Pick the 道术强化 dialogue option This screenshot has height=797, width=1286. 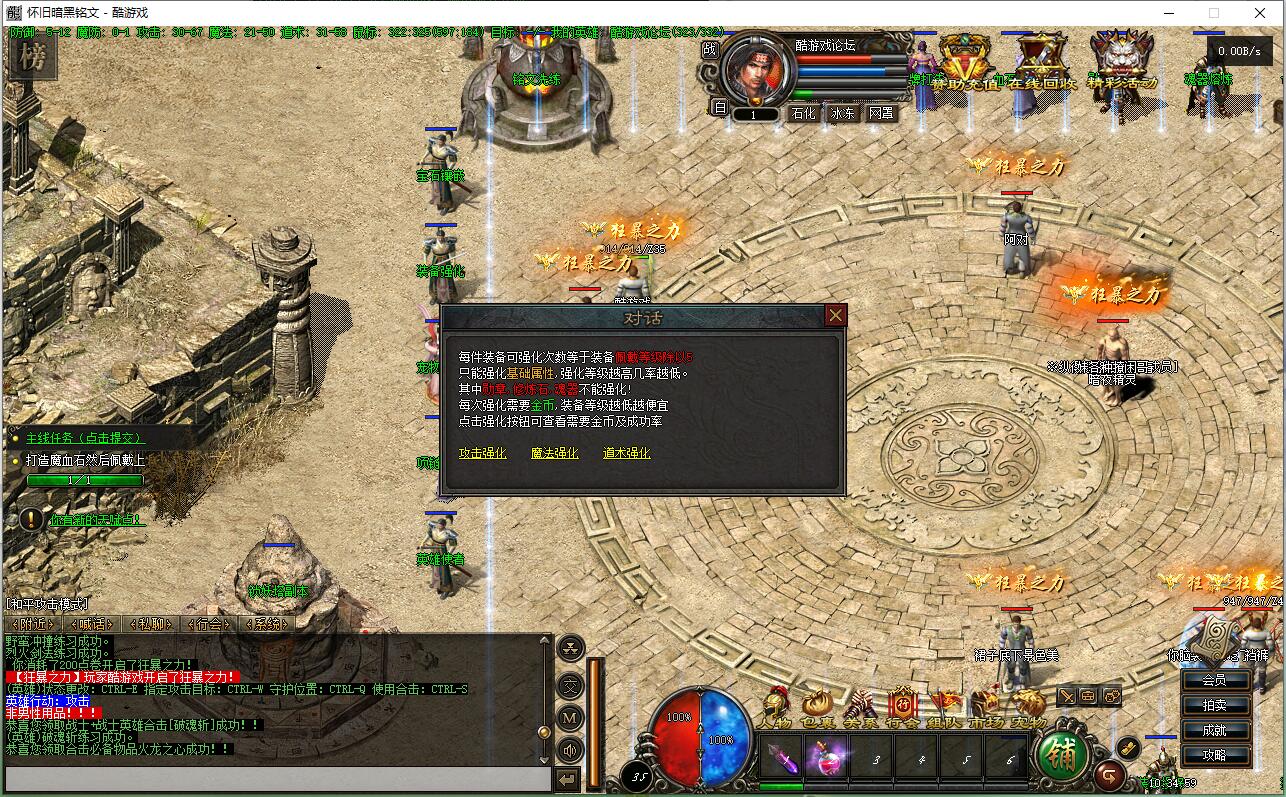pyautogui.click(x=626, y=453)
